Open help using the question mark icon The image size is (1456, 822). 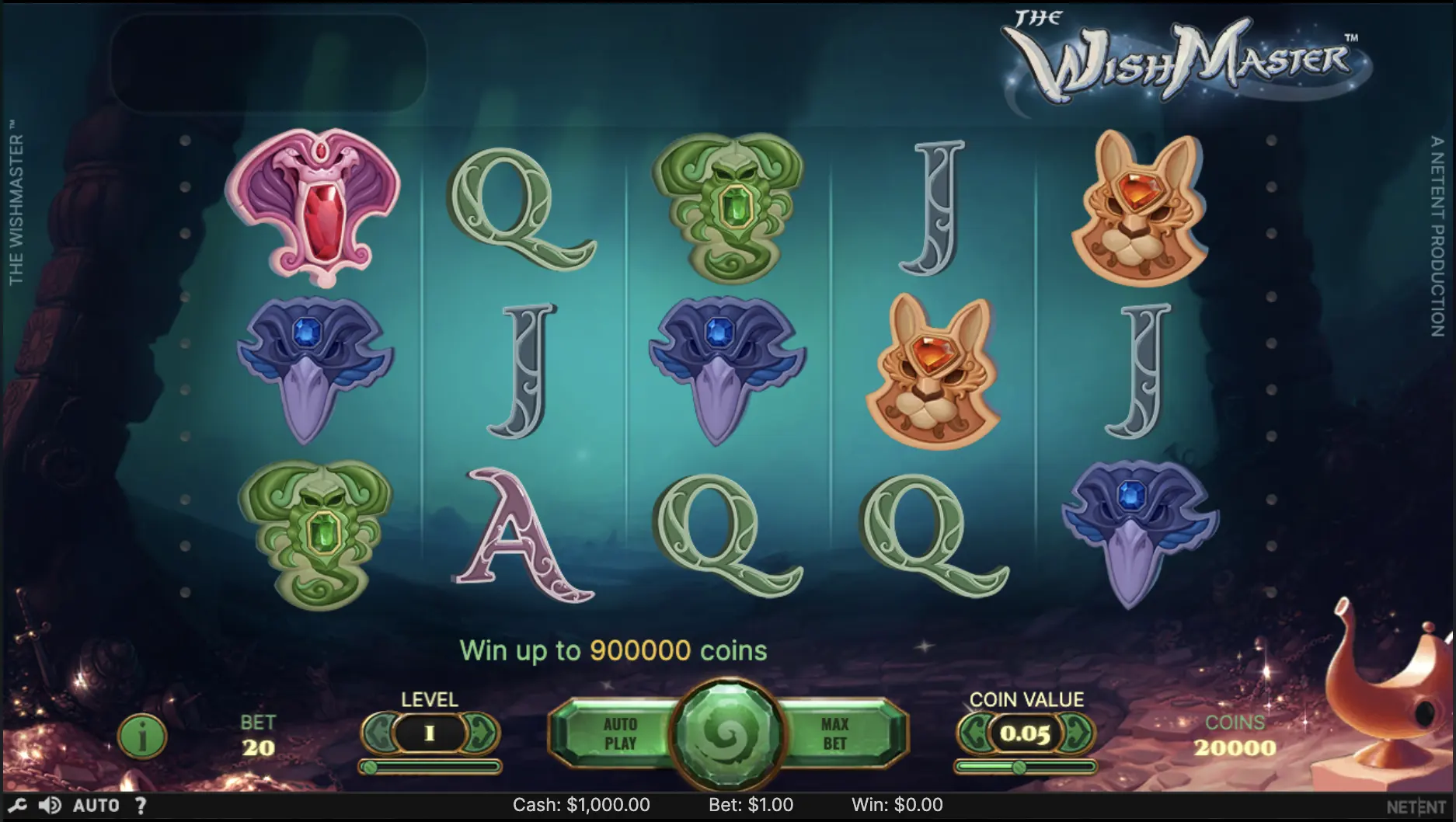(x=140, y=806)
